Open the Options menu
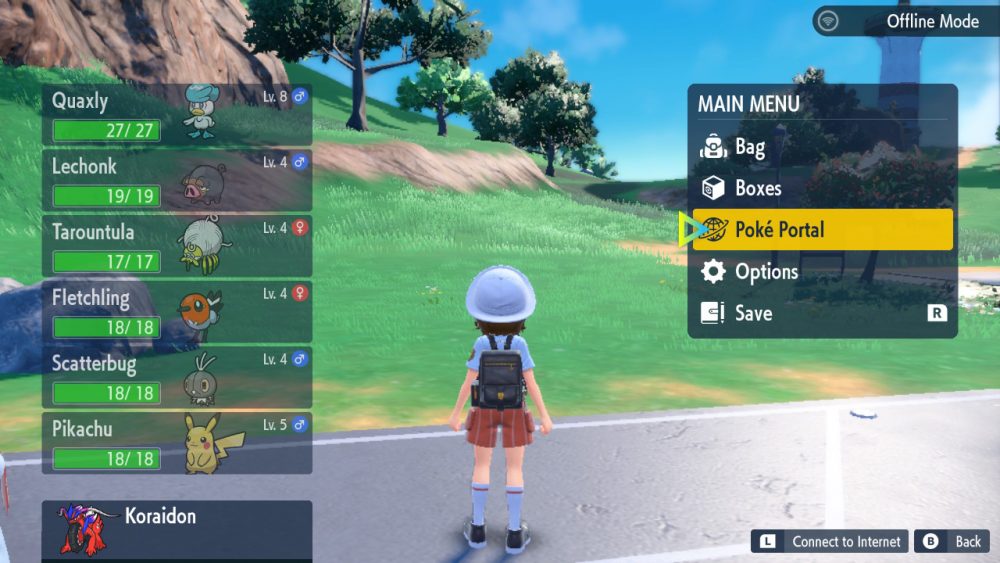The height and width of the screenshot is (563, 1000). (x=822, y=272)
